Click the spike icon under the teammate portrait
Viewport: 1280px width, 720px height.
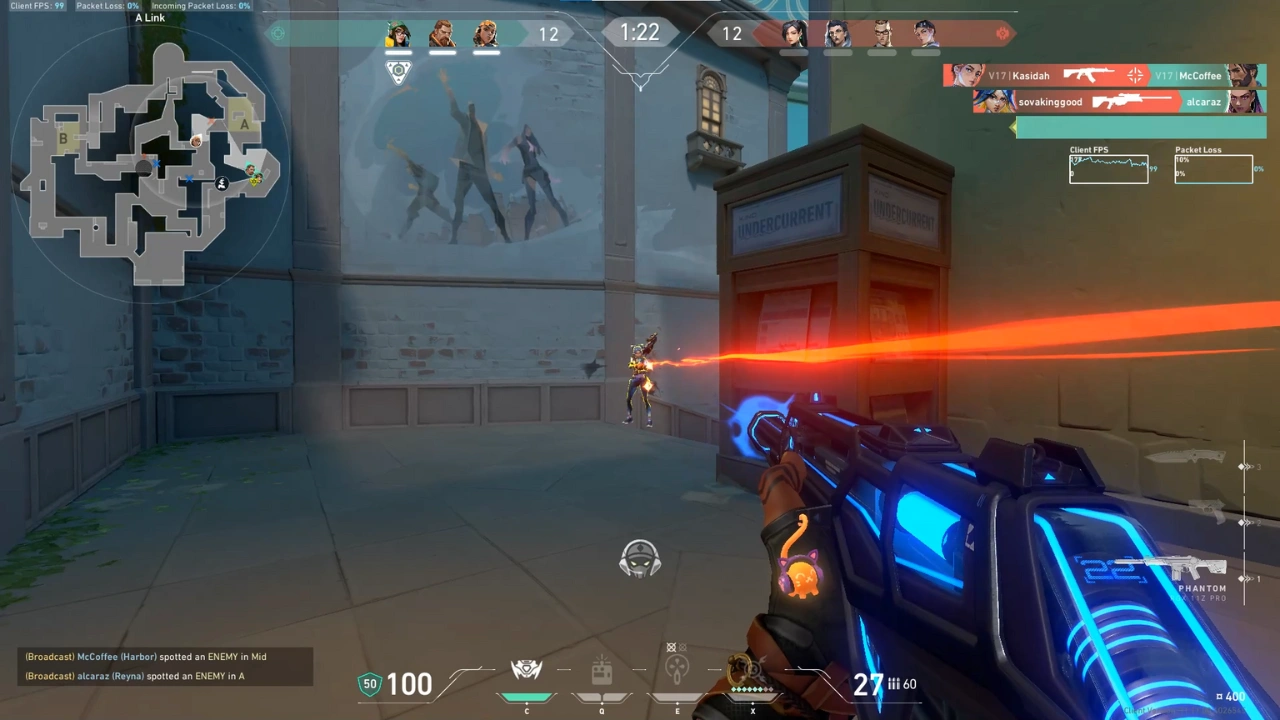coord(398,72)
